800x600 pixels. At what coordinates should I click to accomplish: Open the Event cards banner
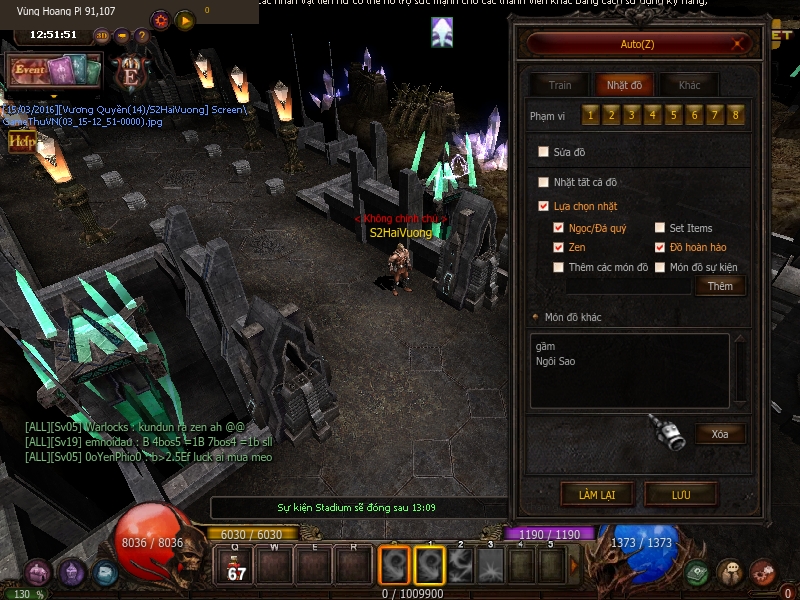(55, 71)
